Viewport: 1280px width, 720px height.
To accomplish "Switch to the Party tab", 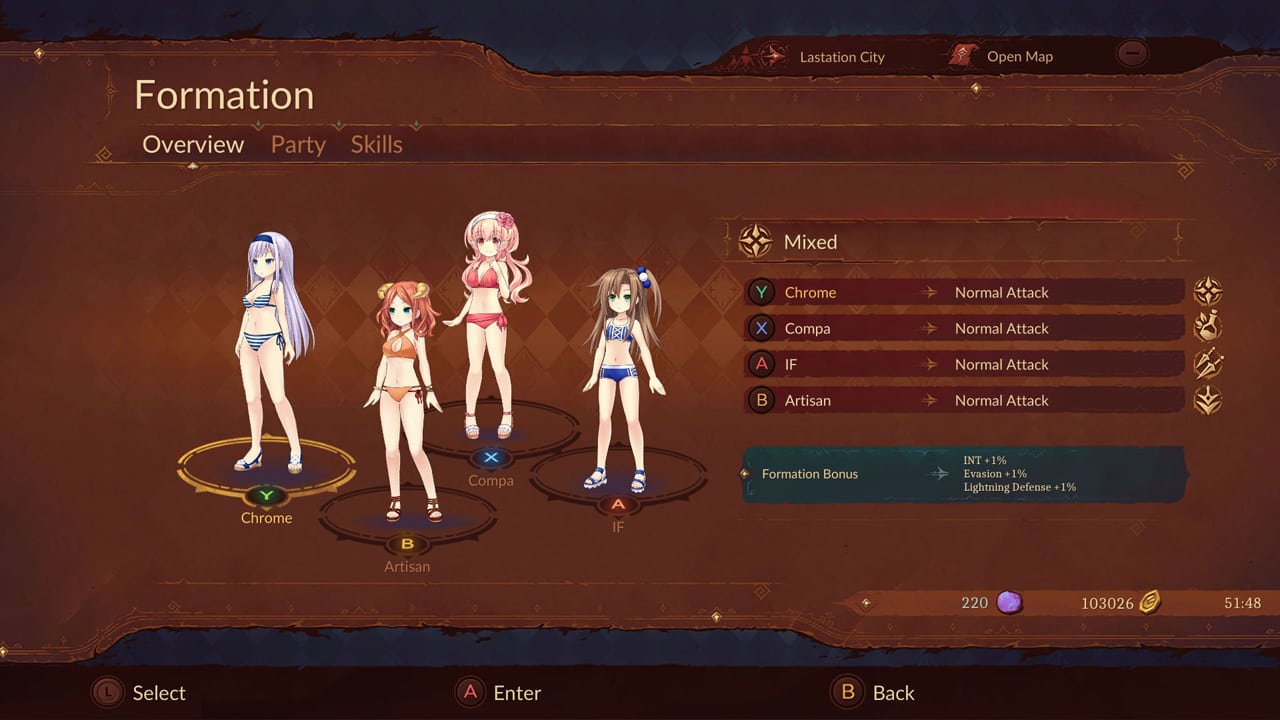I will (297, 145).
